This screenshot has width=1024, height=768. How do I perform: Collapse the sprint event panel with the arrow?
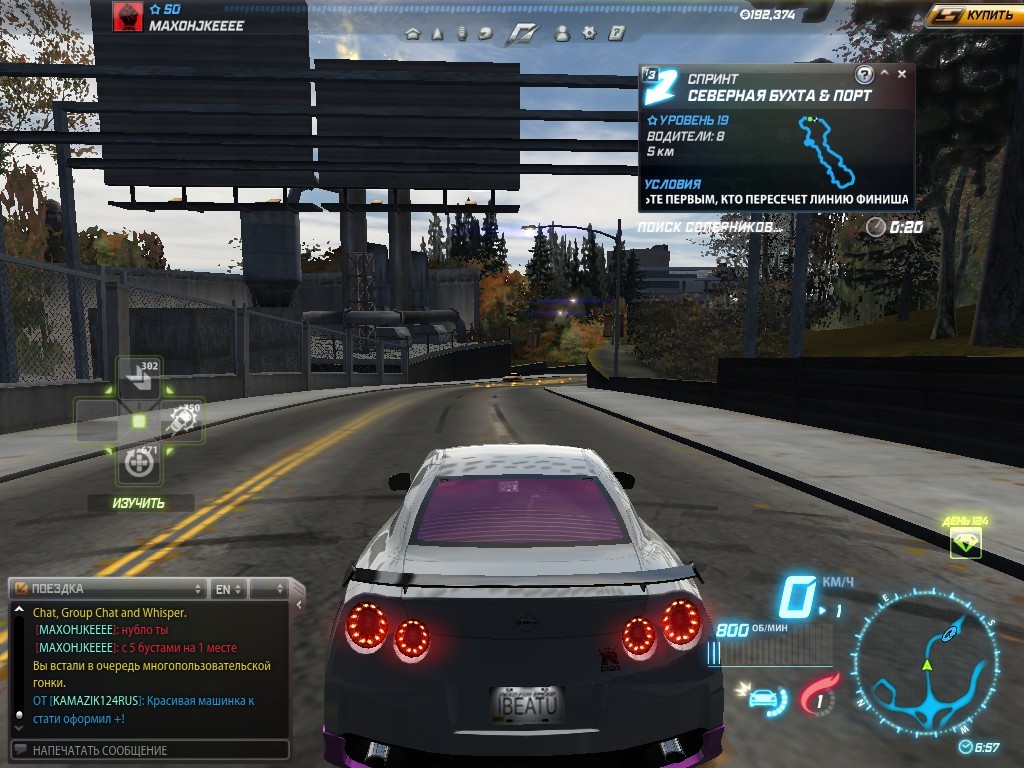pyautogui.click(x=884, y=74)
